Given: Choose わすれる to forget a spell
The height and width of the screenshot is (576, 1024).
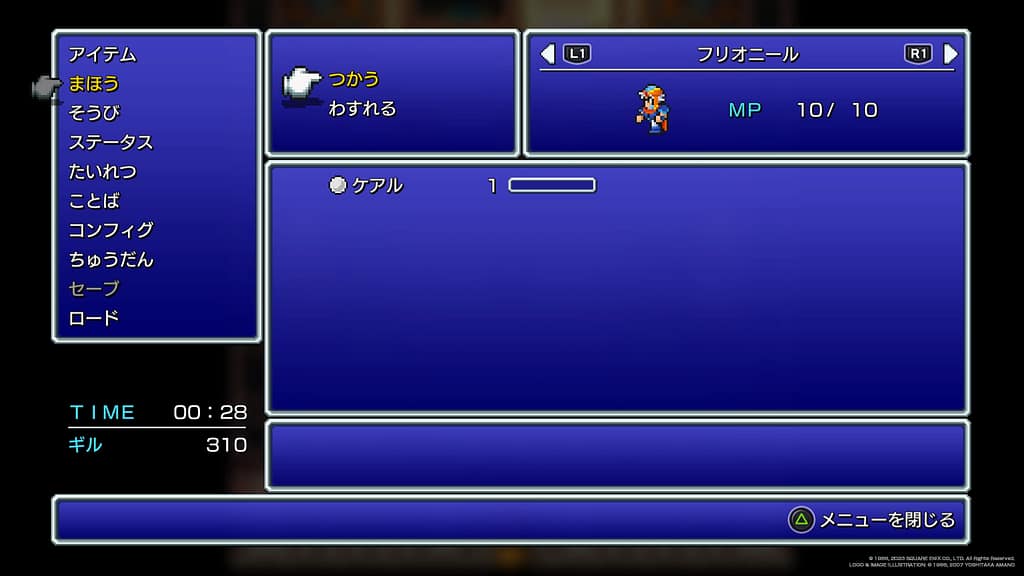Looking at the screenshot, I should [x=362, y=108].
